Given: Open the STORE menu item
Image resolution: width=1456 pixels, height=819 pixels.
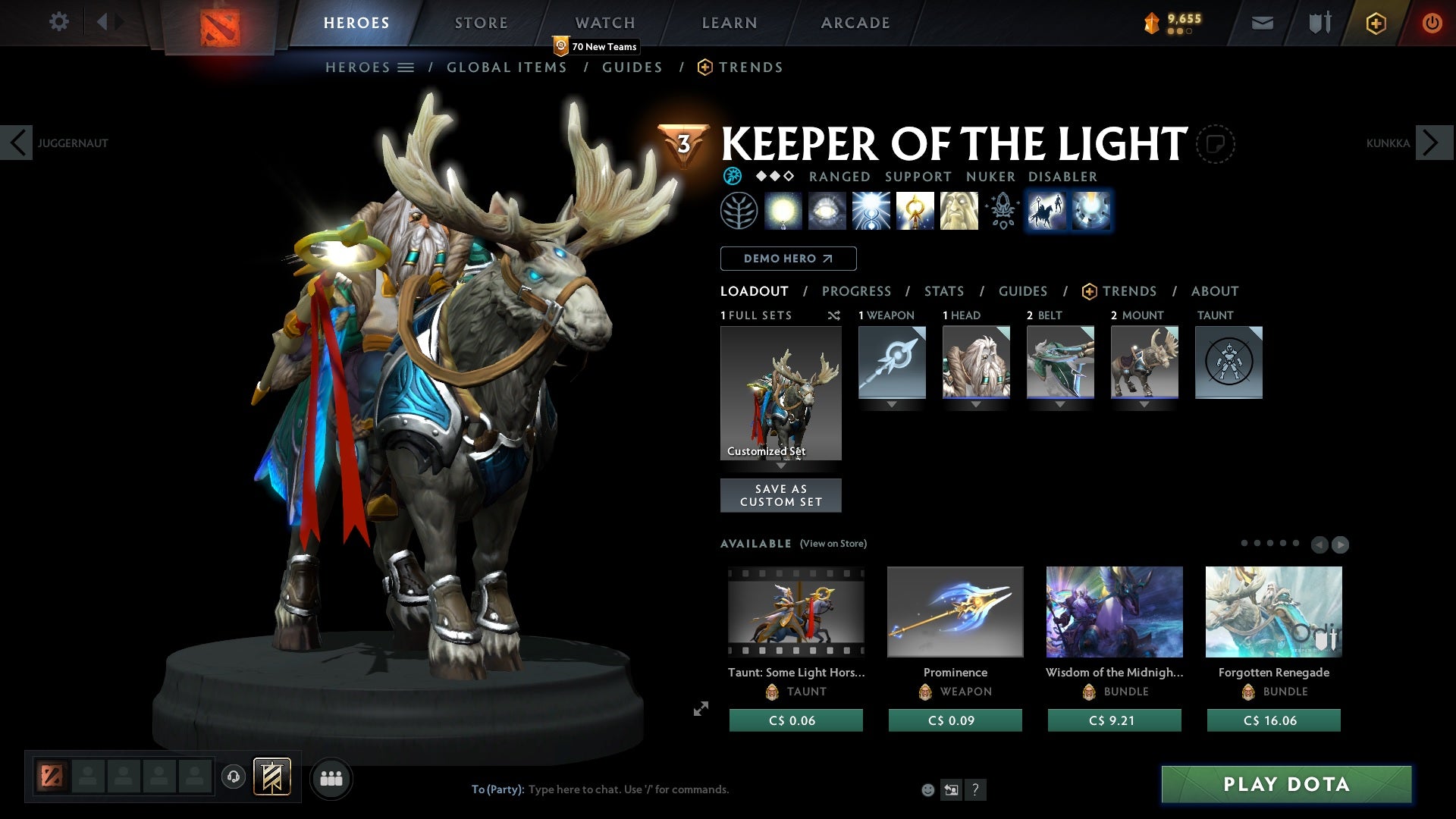Looking at the screenshot, I should [x=481, y=22].
